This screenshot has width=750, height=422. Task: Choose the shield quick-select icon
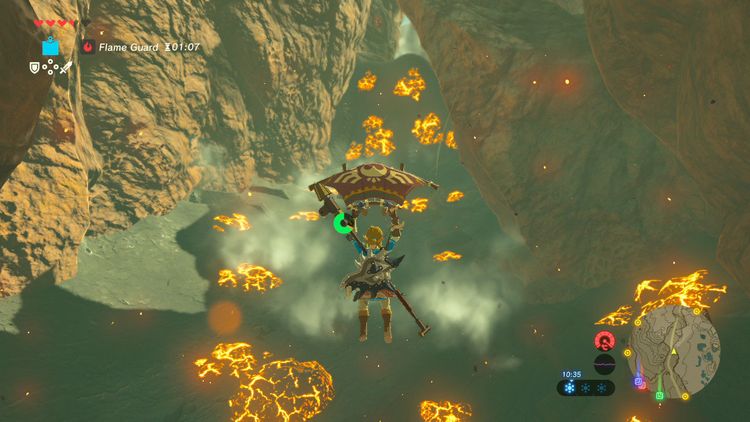coord(34,68)
